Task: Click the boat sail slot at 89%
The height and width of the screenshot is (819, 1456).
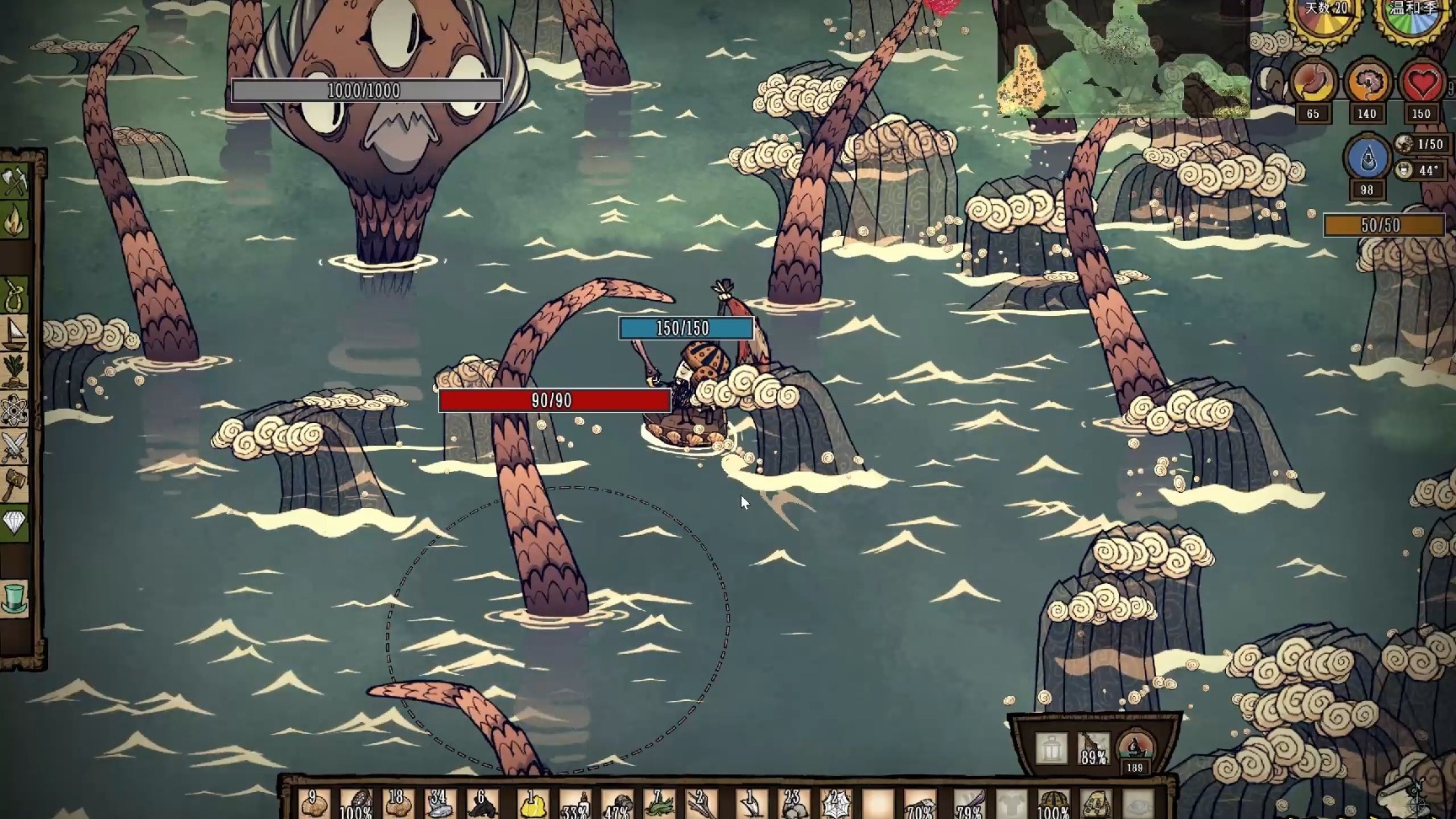Action: [x=1093, y=747]
